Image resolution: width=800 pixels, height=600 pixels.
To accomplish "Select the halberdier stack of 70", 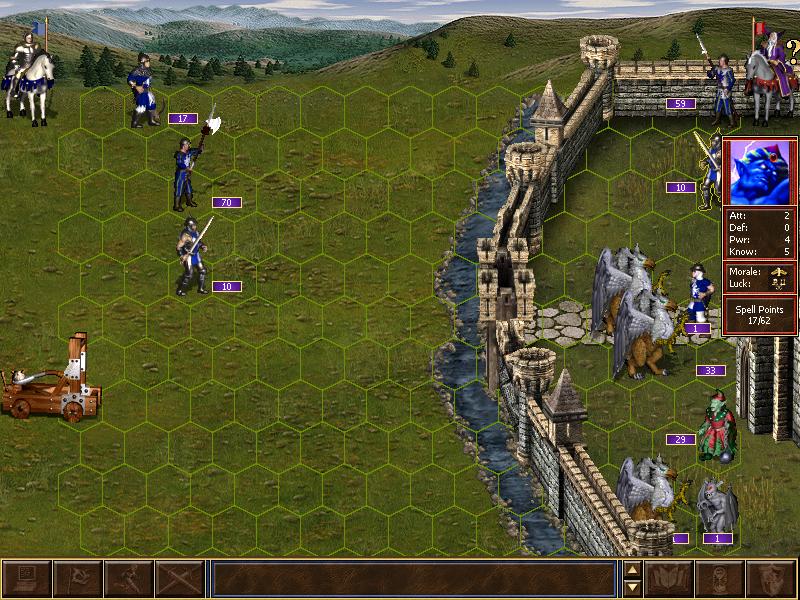I will pos(186,175).
